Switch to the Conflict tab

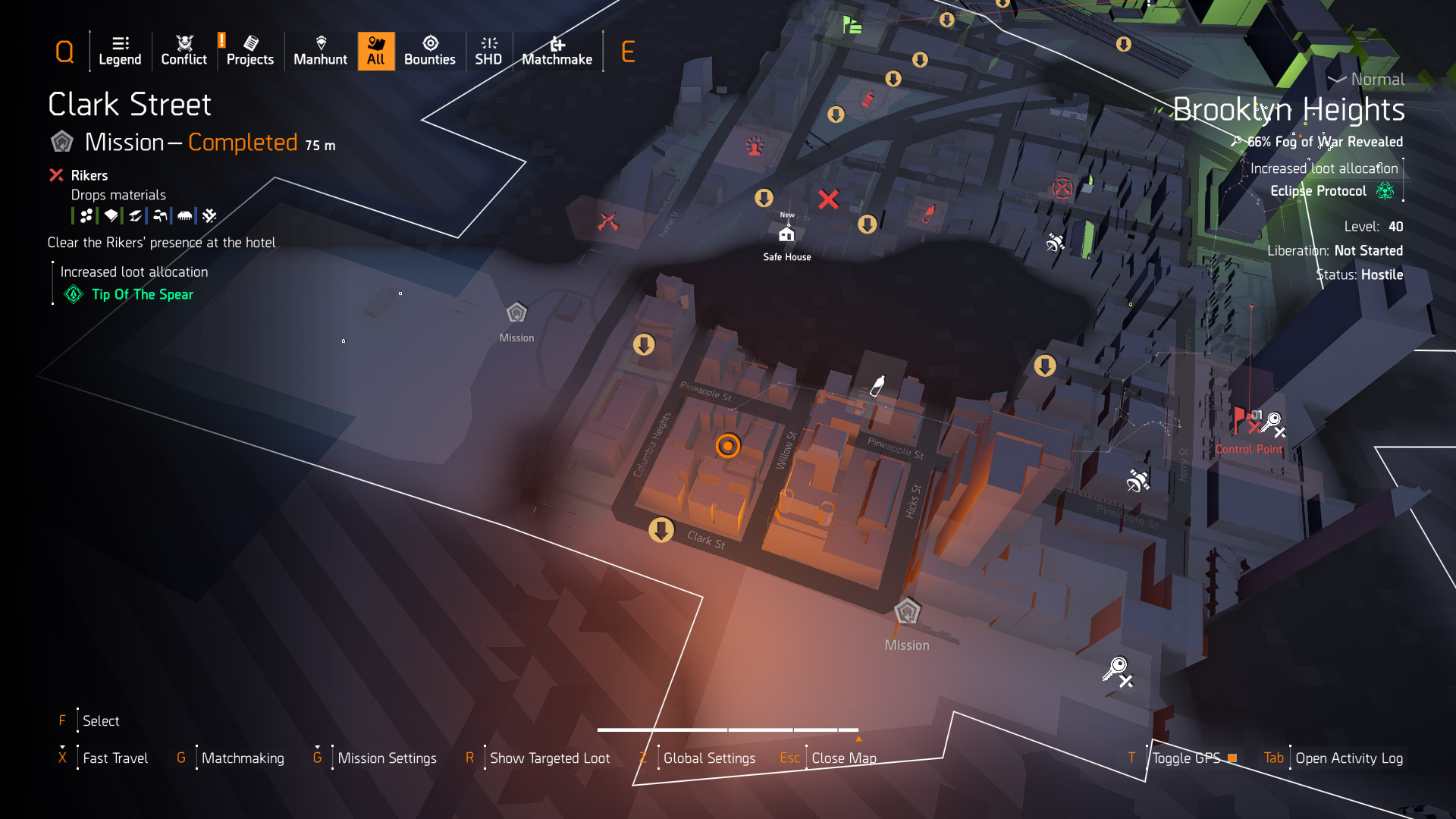pos(184,52)
